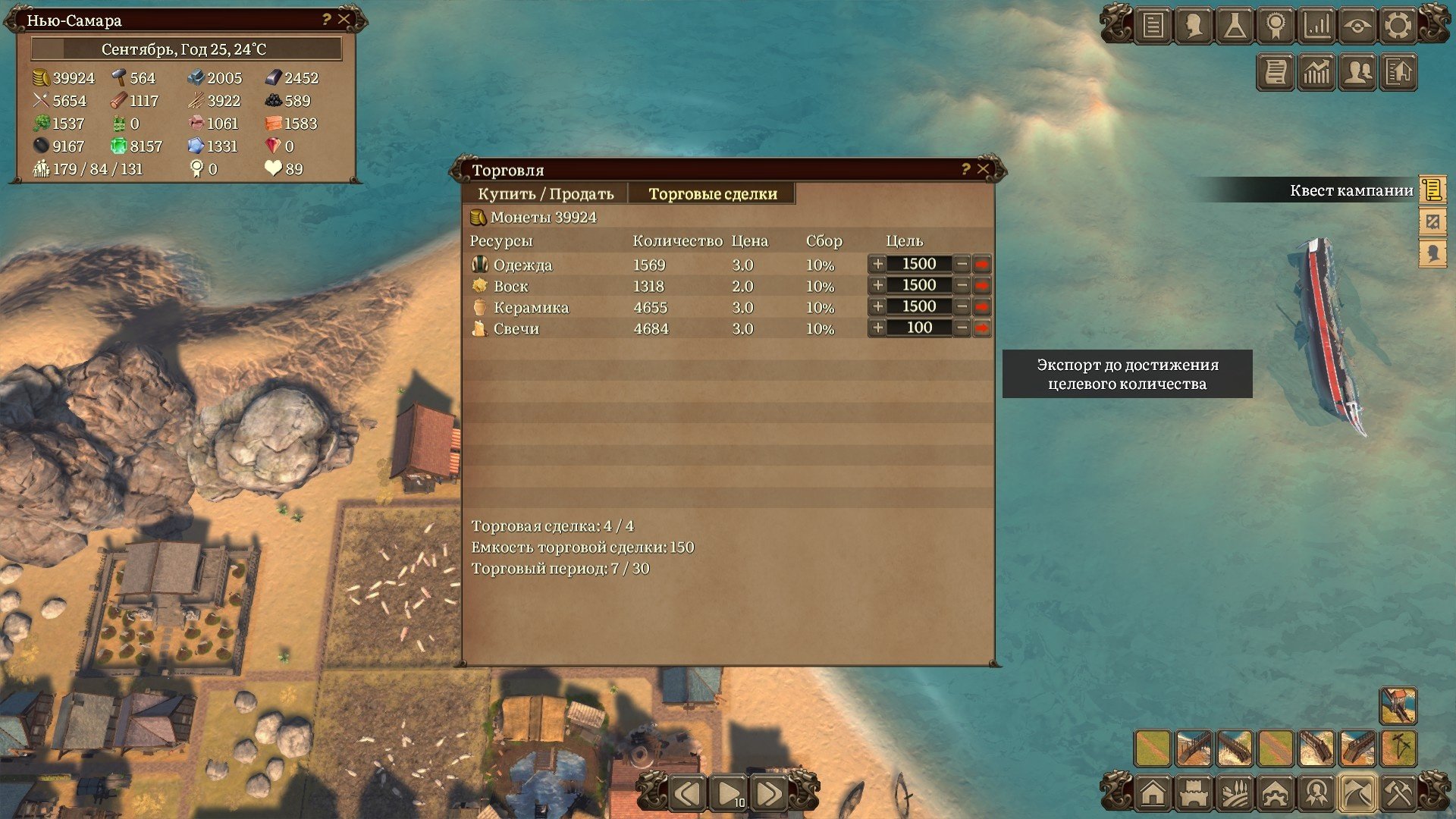Click the Свечи target value field
This screenshot has width=1456, height=819.
coord(919,328)
